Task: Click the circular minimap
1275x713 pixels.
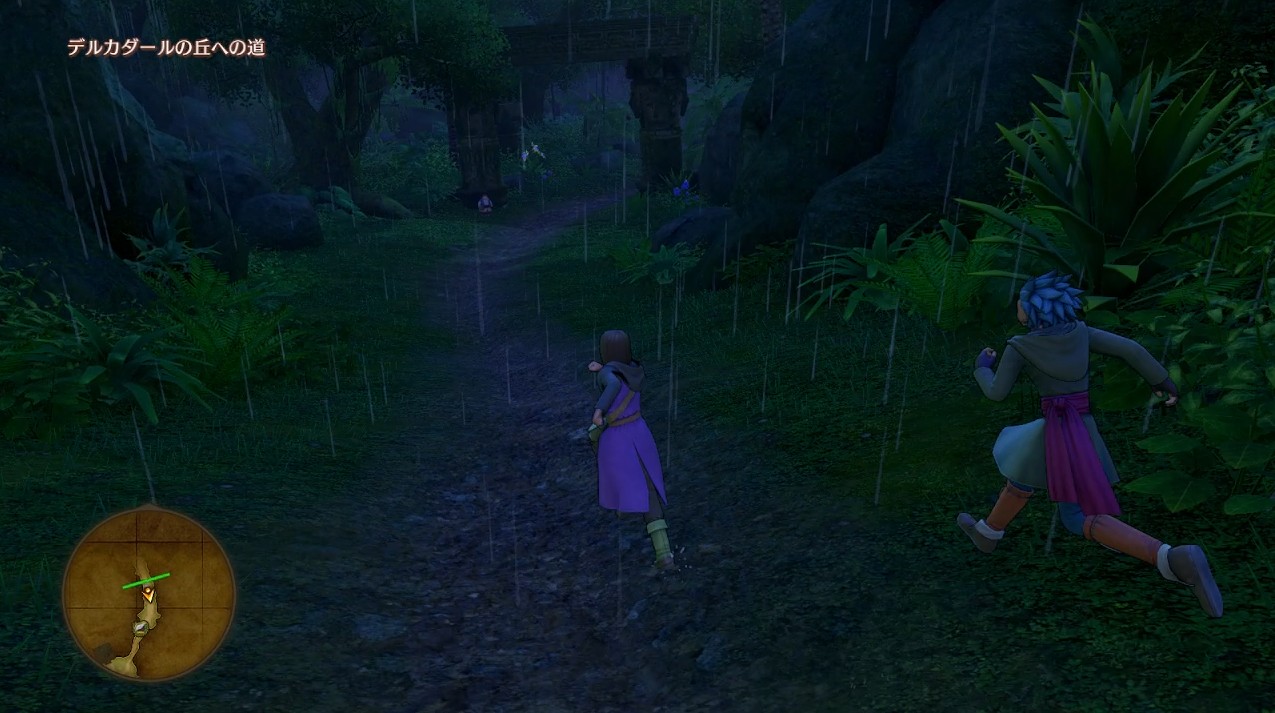Action: point(148,593)
